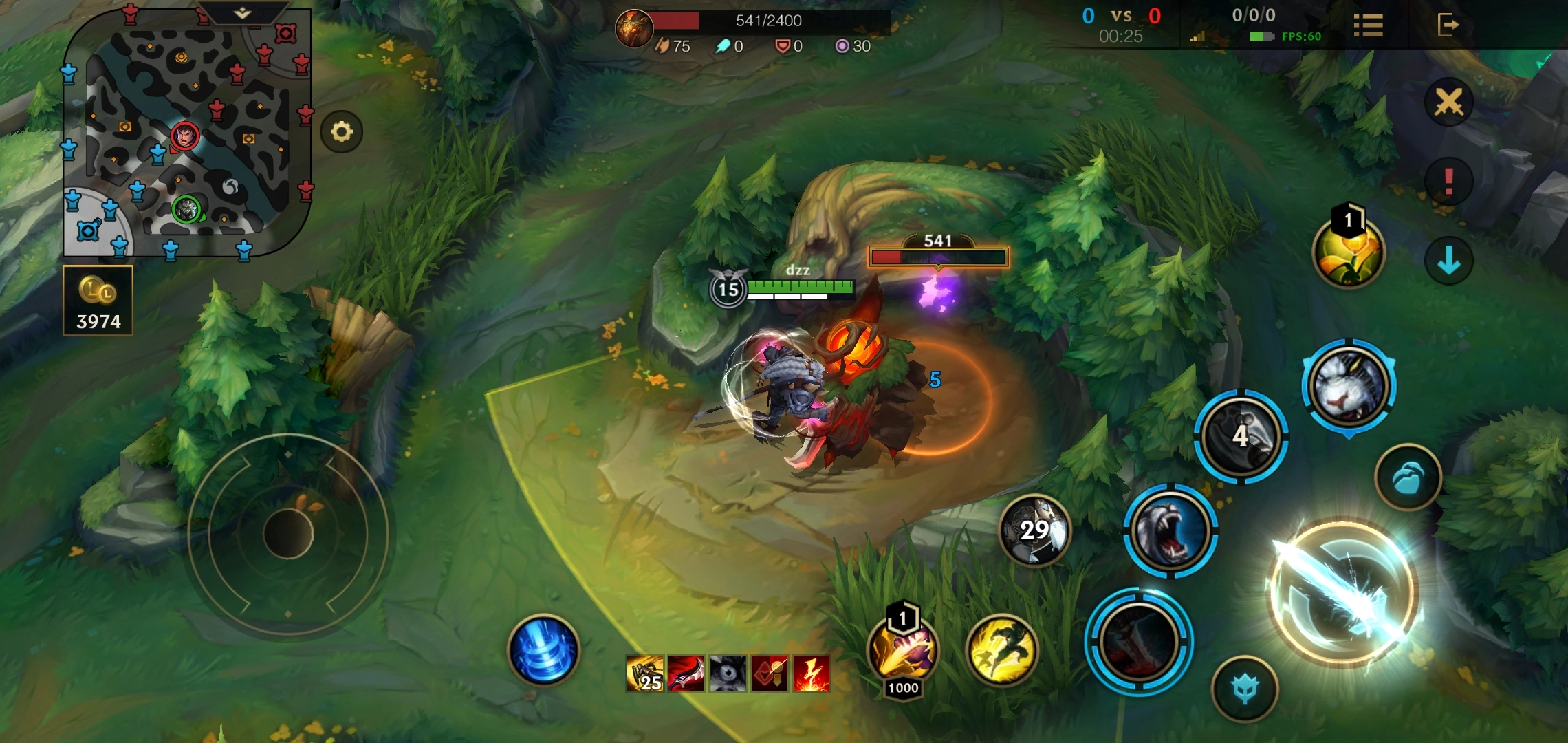Select the crossed-swords ping button
The image size is (1568, 743).
click(x=1448, y=103)
